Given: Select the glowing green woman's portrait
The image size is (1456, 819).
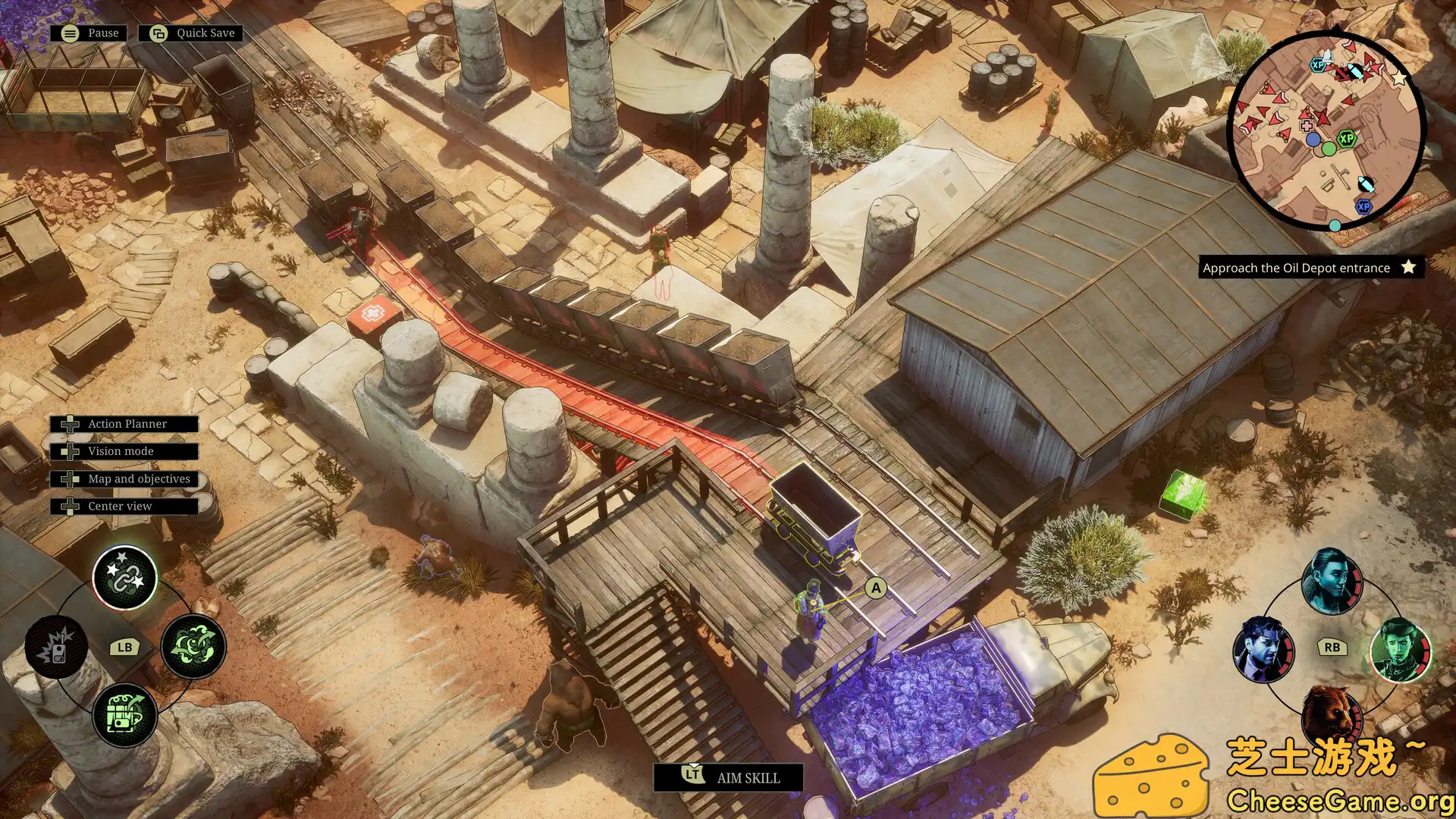Looking at the screenshot, I should click(x=1398, y=648).
